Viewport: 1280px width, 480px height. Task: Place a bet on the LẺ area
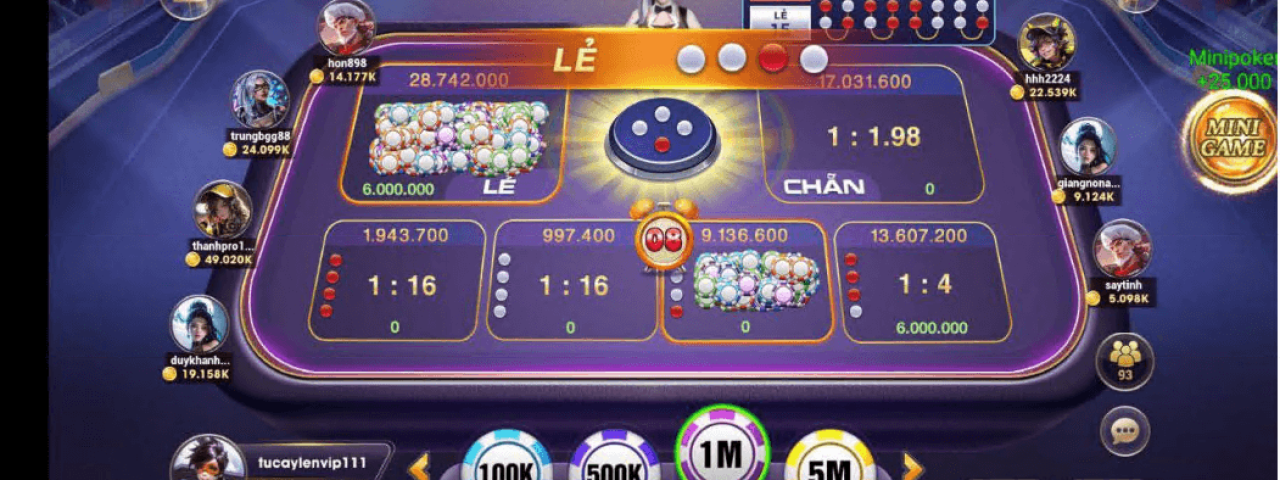(454, 135)
